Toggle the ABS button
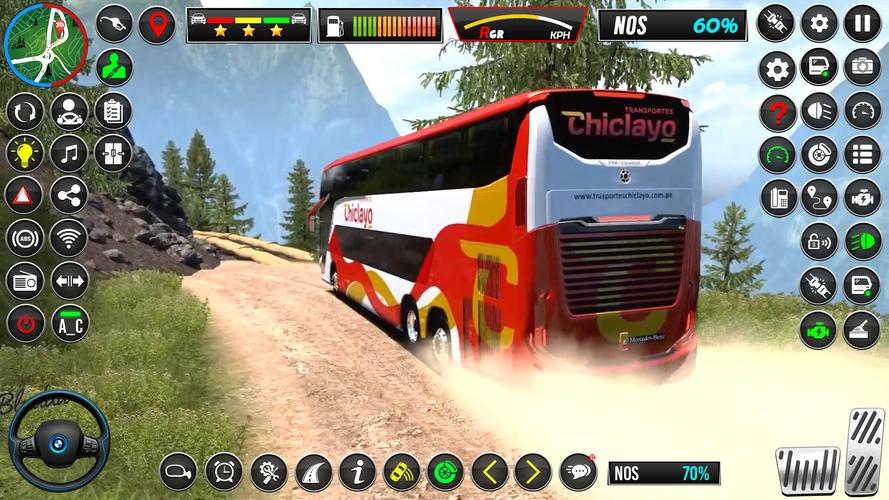The image size is (889, 500). 25,238
